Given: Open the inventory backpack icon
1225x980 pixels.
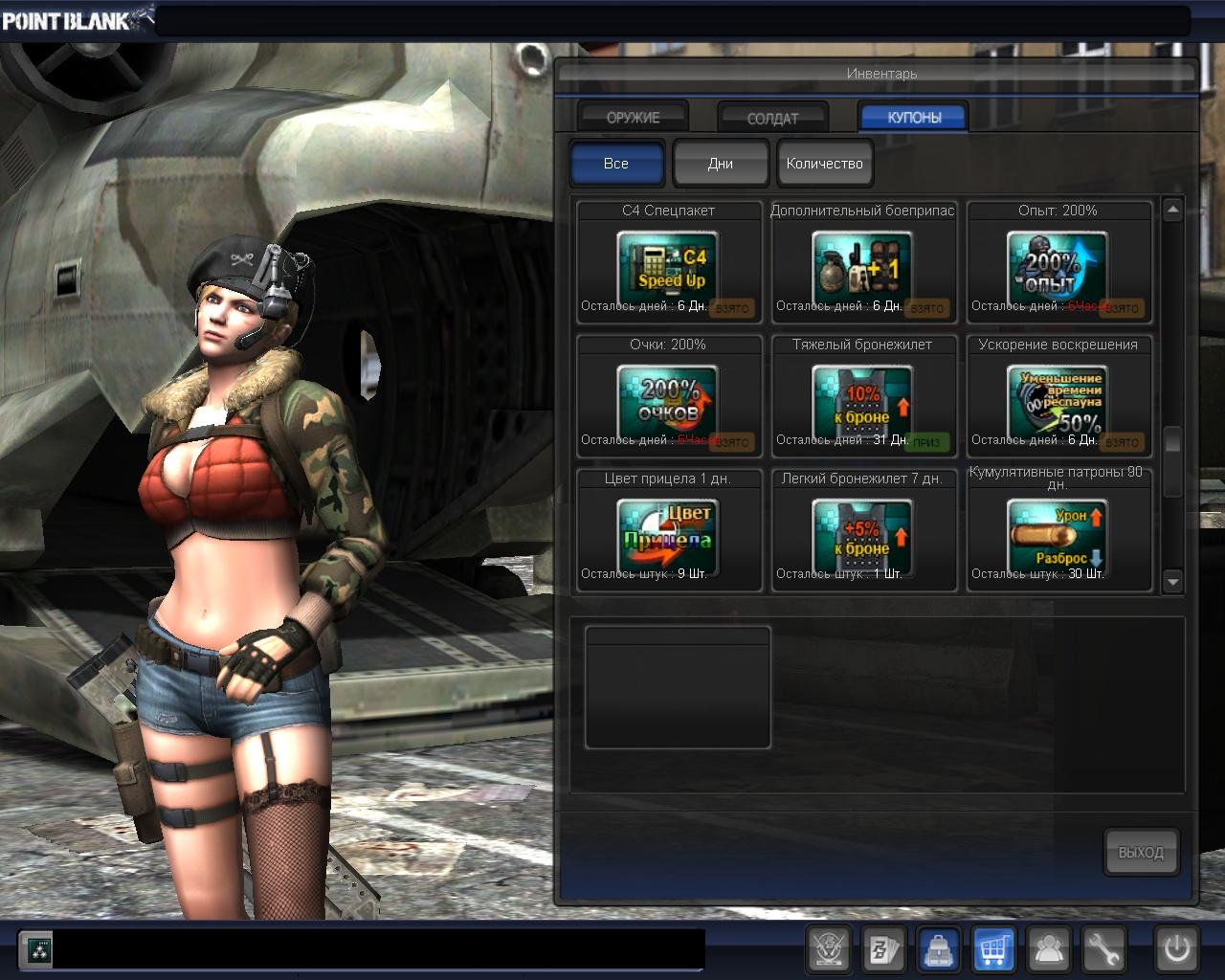Looking at the screenshot, I should (940, 950).
